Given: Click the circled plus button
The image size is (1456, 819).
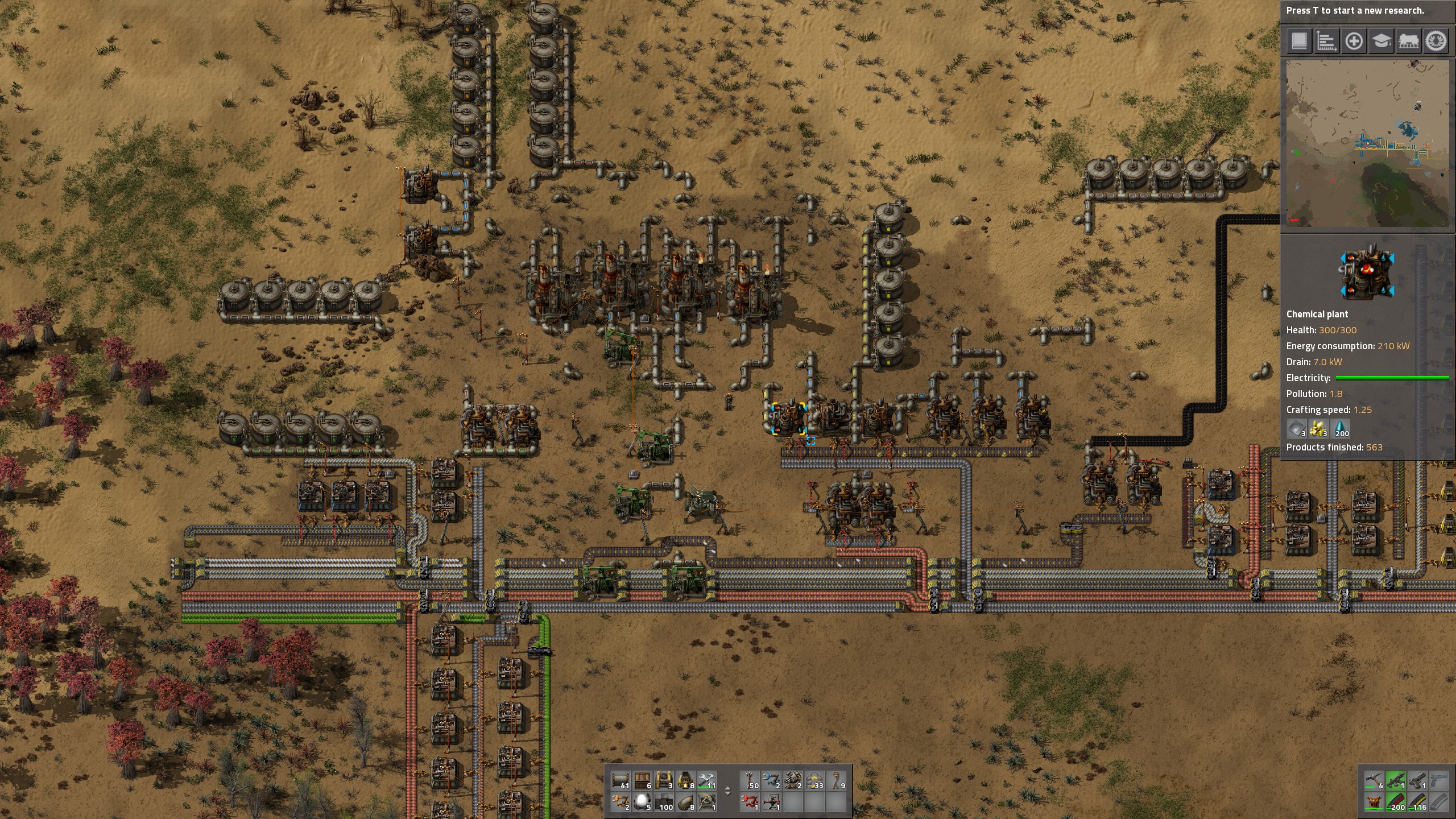Looking at the screenshot, I should (x=1354, y=41).
